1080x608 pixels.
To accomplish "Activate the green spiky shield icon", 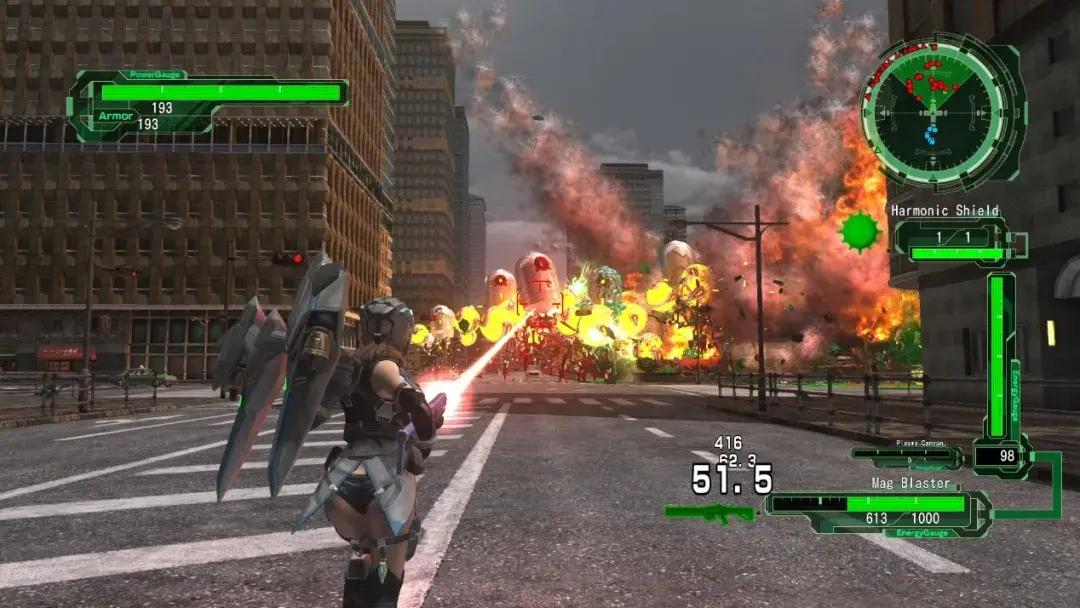I will [859, 231].
